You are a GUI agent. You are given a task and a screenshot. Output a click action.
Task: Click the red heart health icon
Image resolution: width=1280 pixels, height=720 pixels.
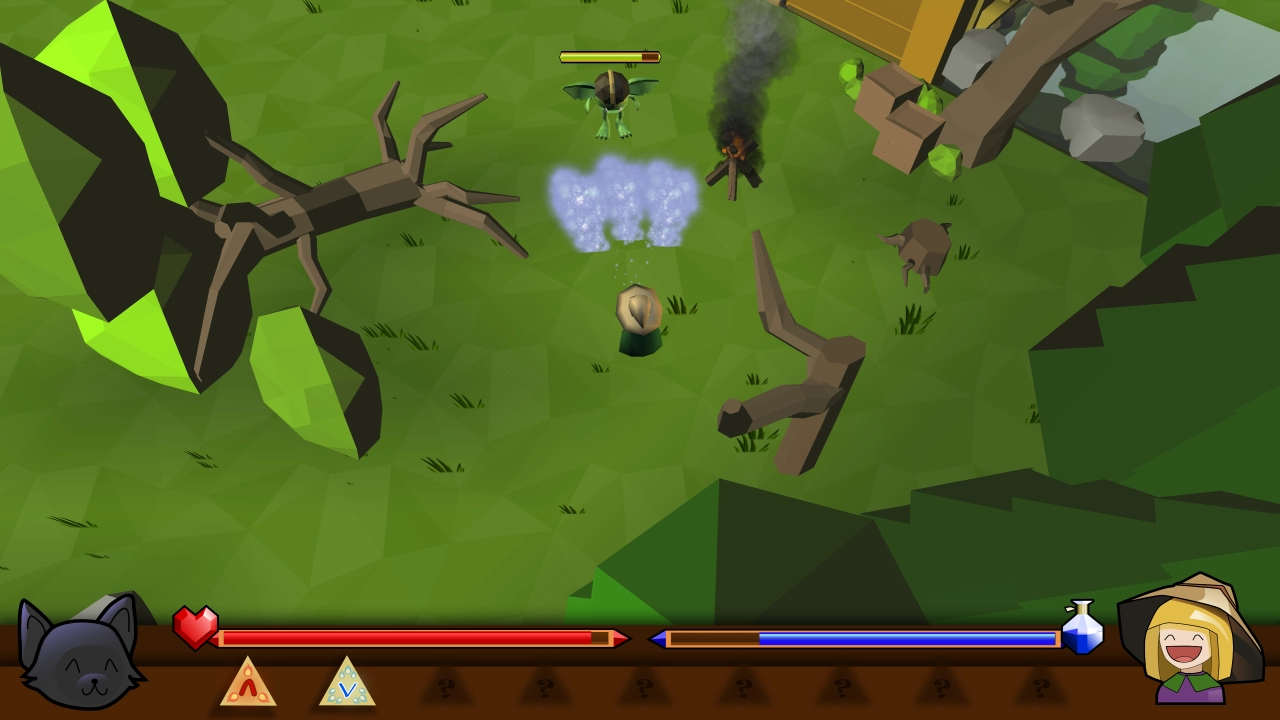tap(196, 625)
